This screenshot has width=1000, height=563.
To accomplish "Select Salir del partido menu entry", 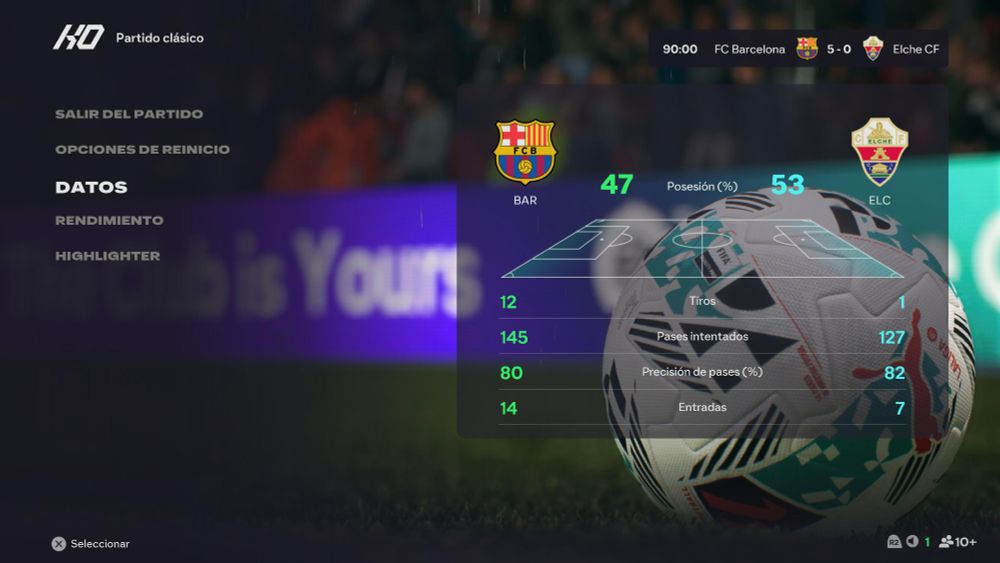I will click(x=129, y=114).
